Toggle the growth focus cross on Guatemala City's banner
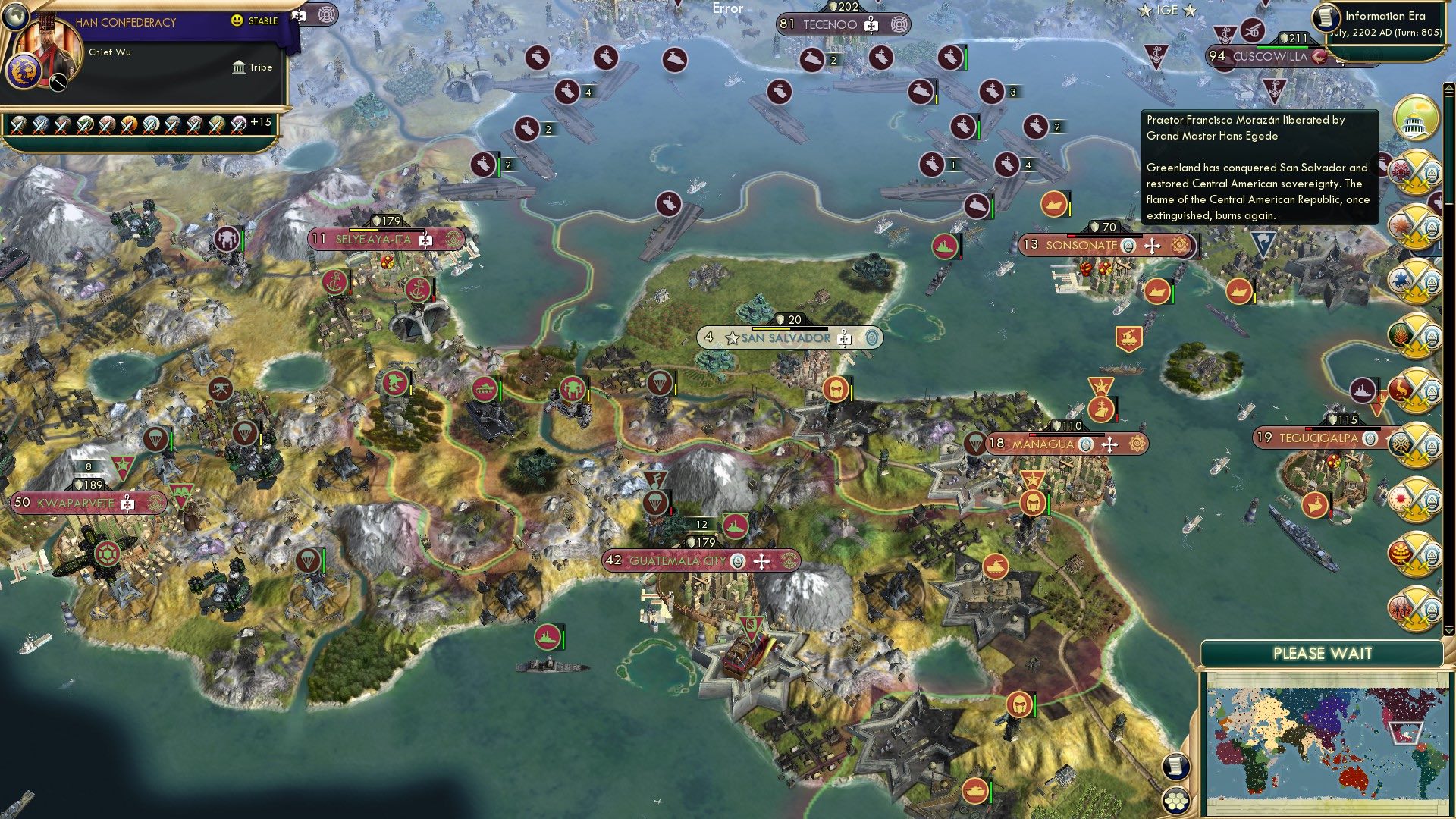The width and height of the screenshot is (1456, 819). click(761, 561)
